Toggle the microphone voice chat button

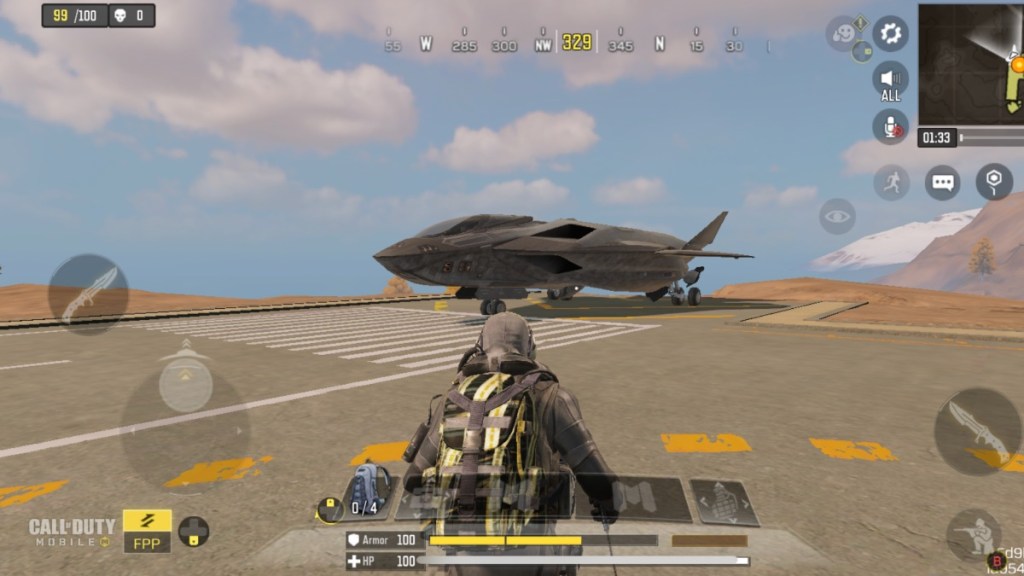890,127
